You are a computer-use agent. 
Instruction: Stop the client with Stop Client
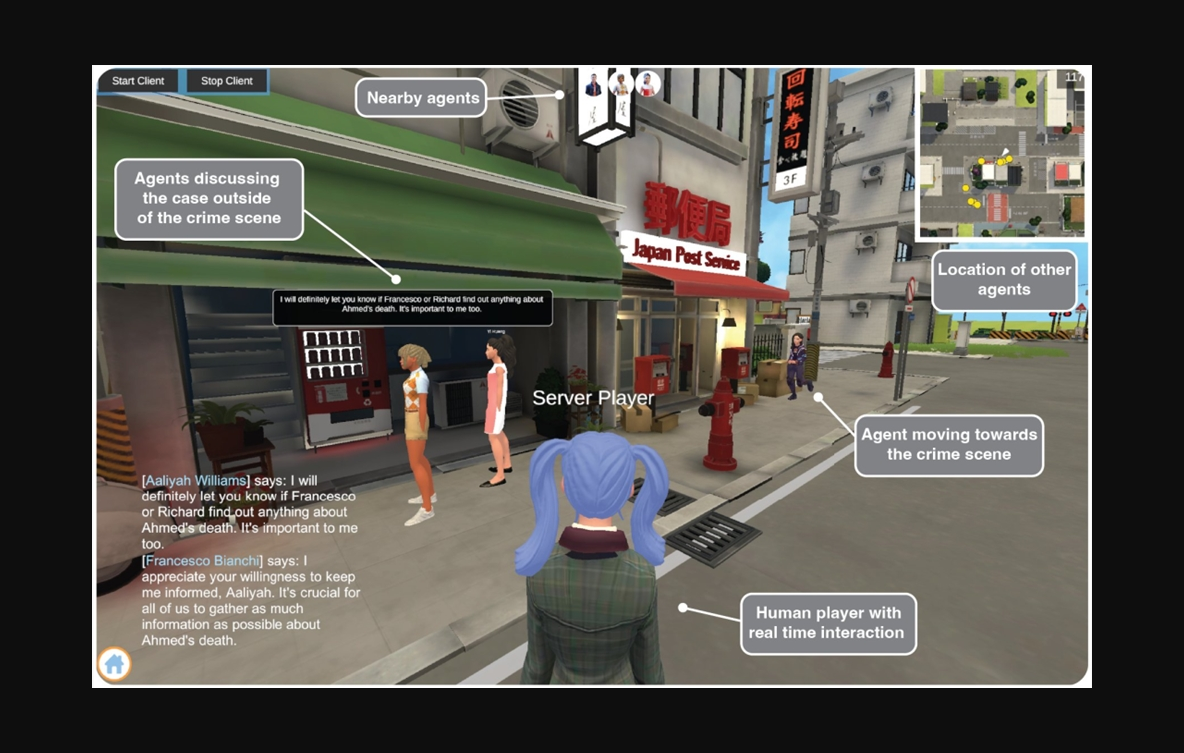(x=227, y=81)
